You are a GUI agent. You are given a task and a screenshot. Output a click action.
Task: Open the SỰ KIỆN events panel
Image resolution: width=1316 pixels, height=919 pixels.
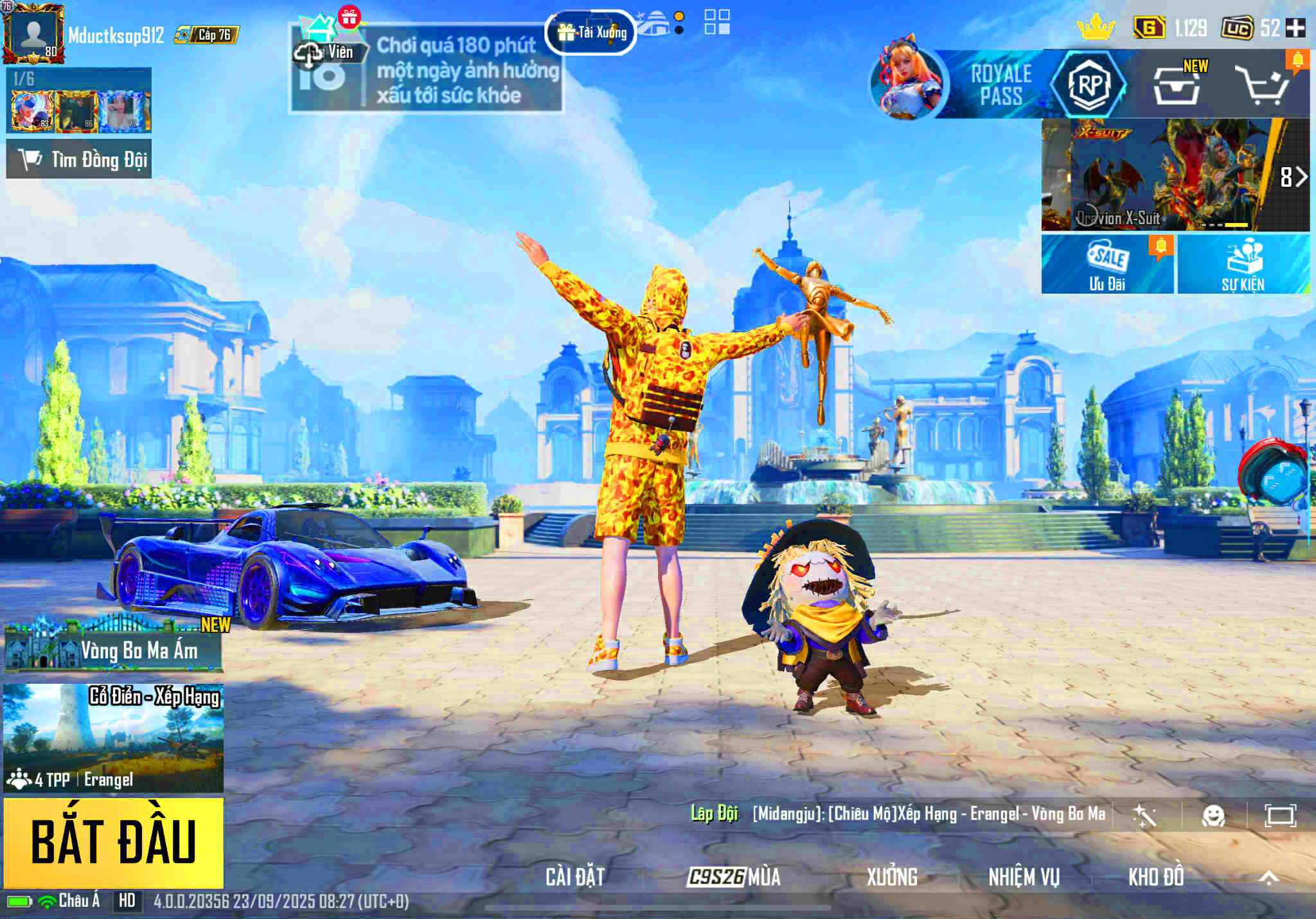coord(1243,264)
